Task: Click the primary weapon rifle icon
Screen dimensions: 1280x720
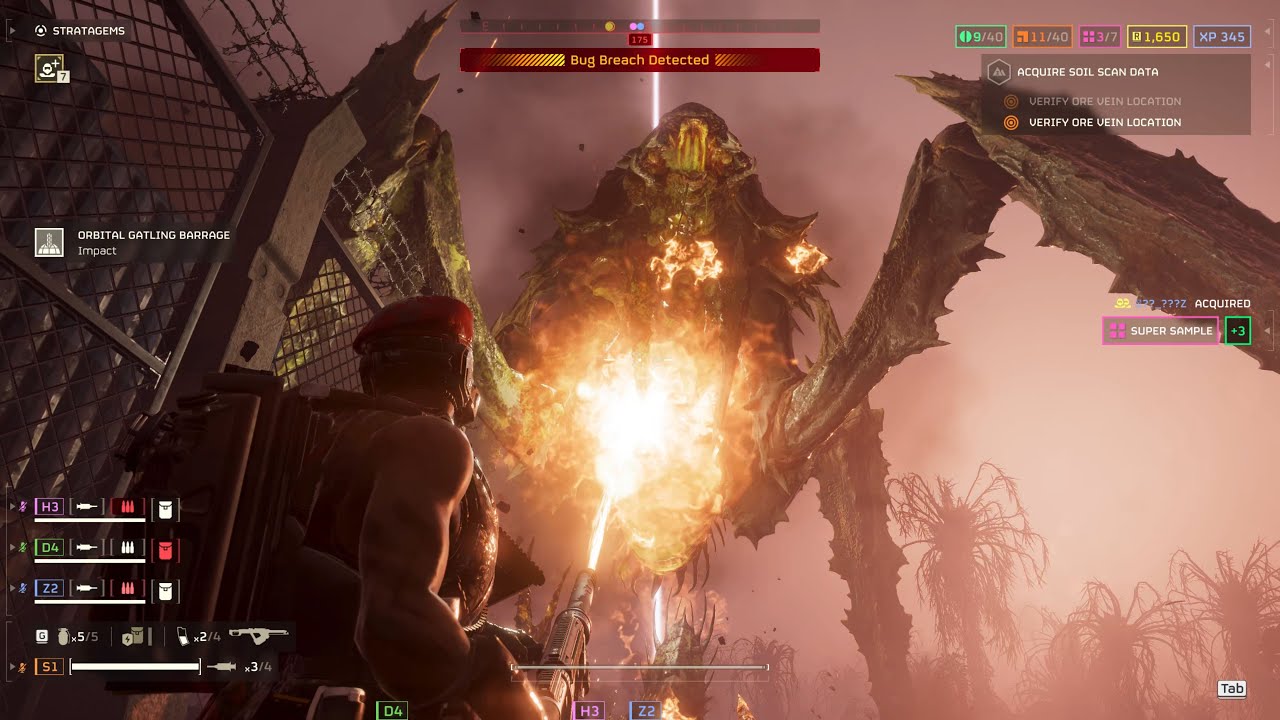Action: tap(258, 635)
